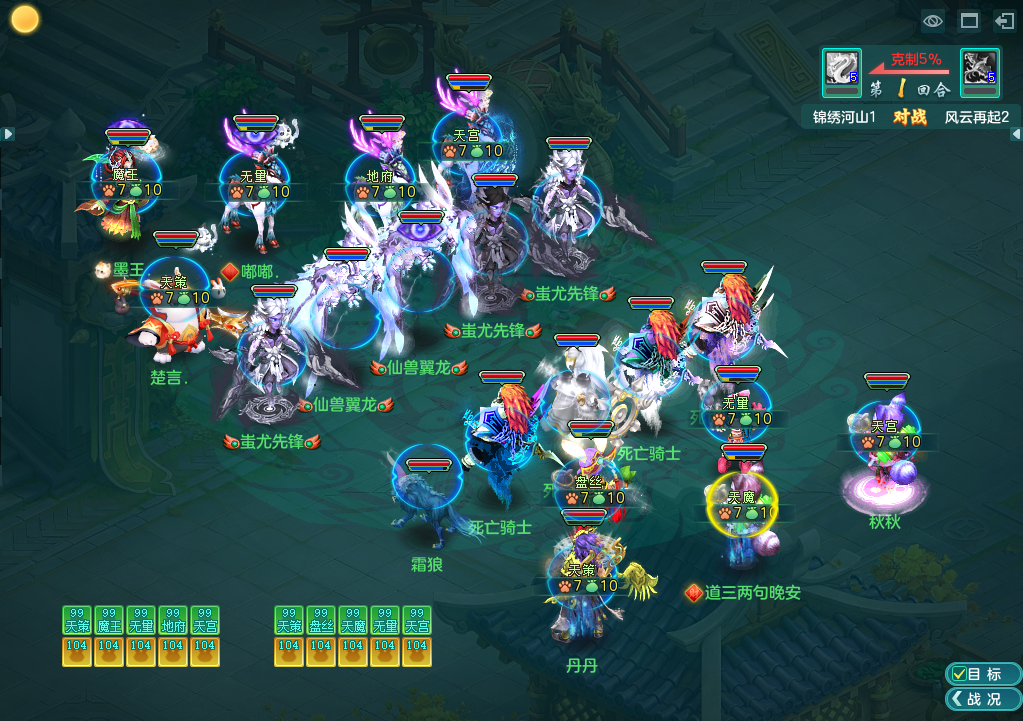Viewport: 1023px width, 721px height.
Task: Select the left team 魔王 status card
Action: [x=109, y=635]
